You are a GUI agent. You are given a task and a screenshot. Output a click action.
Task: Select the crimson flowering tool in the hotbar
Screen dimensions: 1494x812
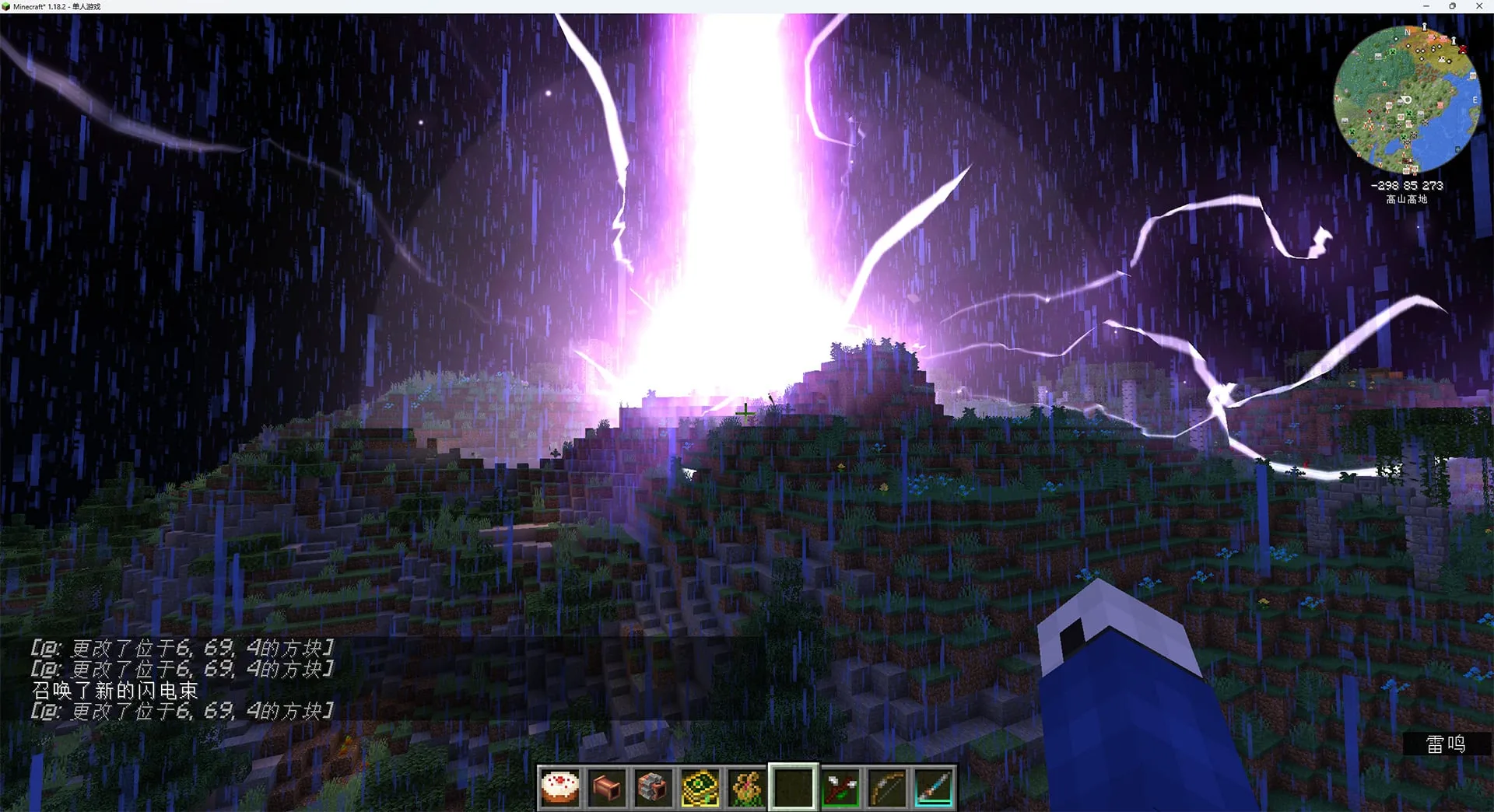pyautogui.click(x=840, y=788)
